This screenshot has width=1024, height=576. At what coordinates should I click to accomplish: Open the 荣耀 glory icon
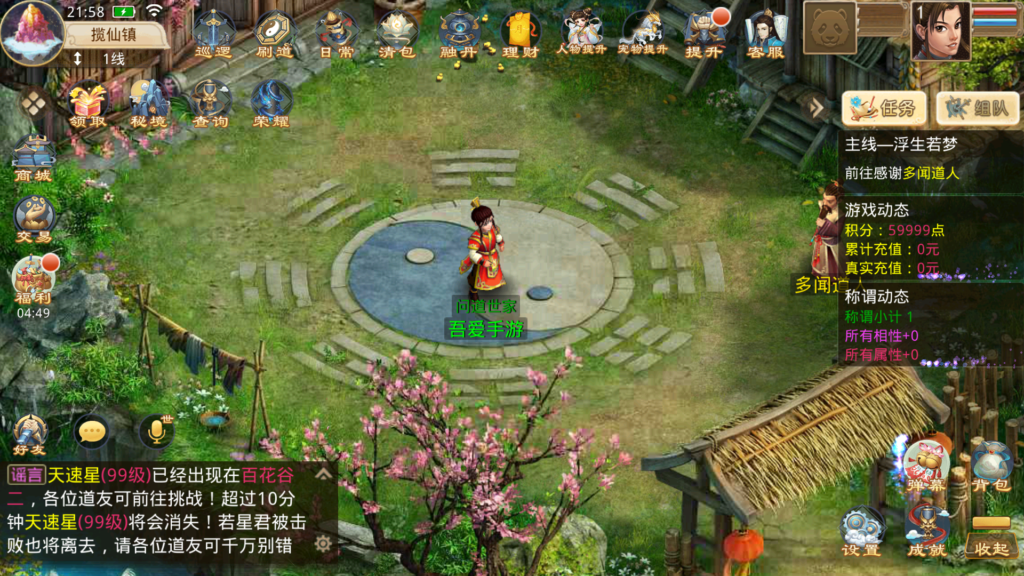pyautogui.click(x=271, y=104)
